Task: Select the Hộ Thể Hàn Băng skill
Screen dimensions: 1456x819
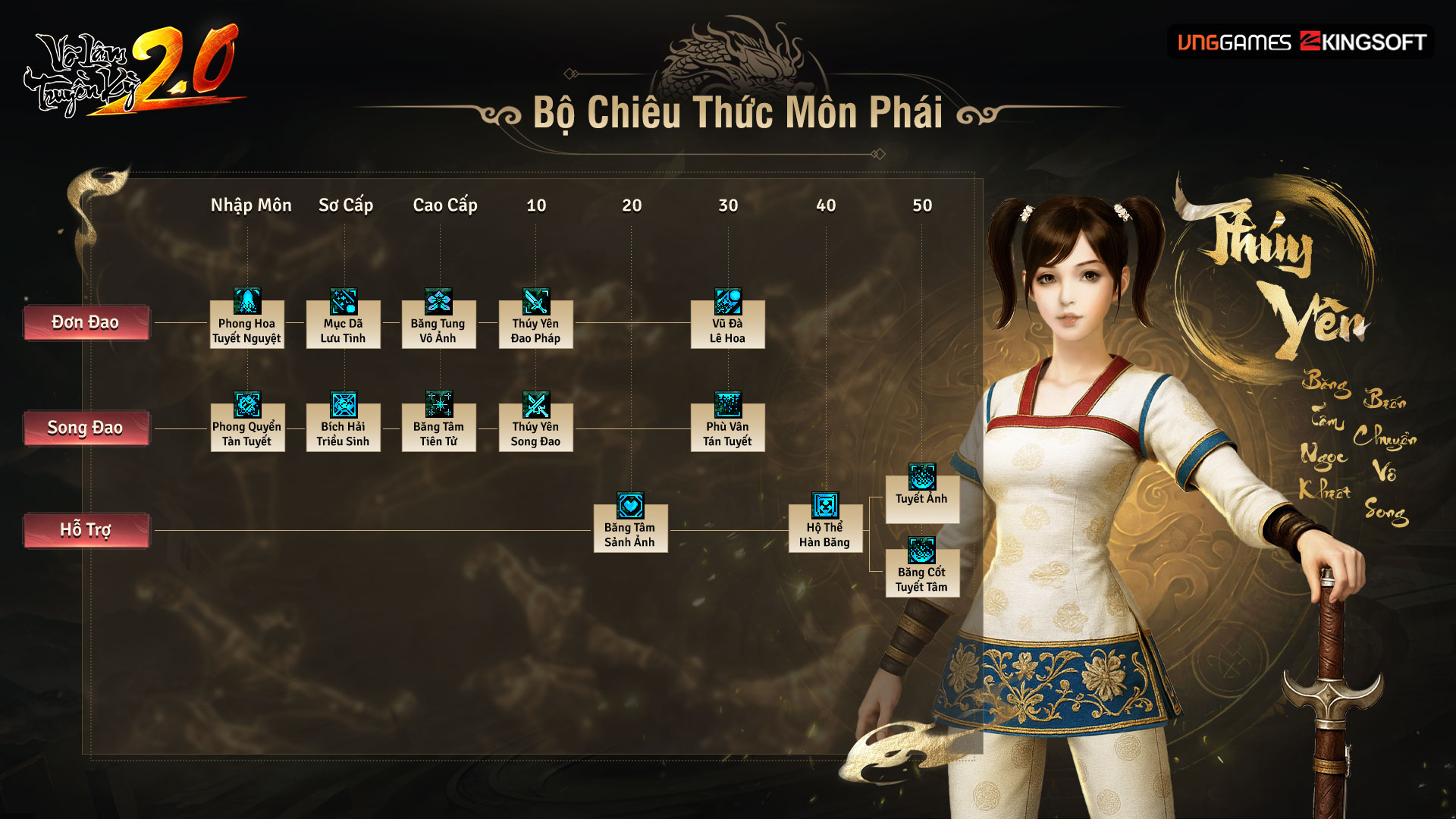Action: [x=825, y=525]
